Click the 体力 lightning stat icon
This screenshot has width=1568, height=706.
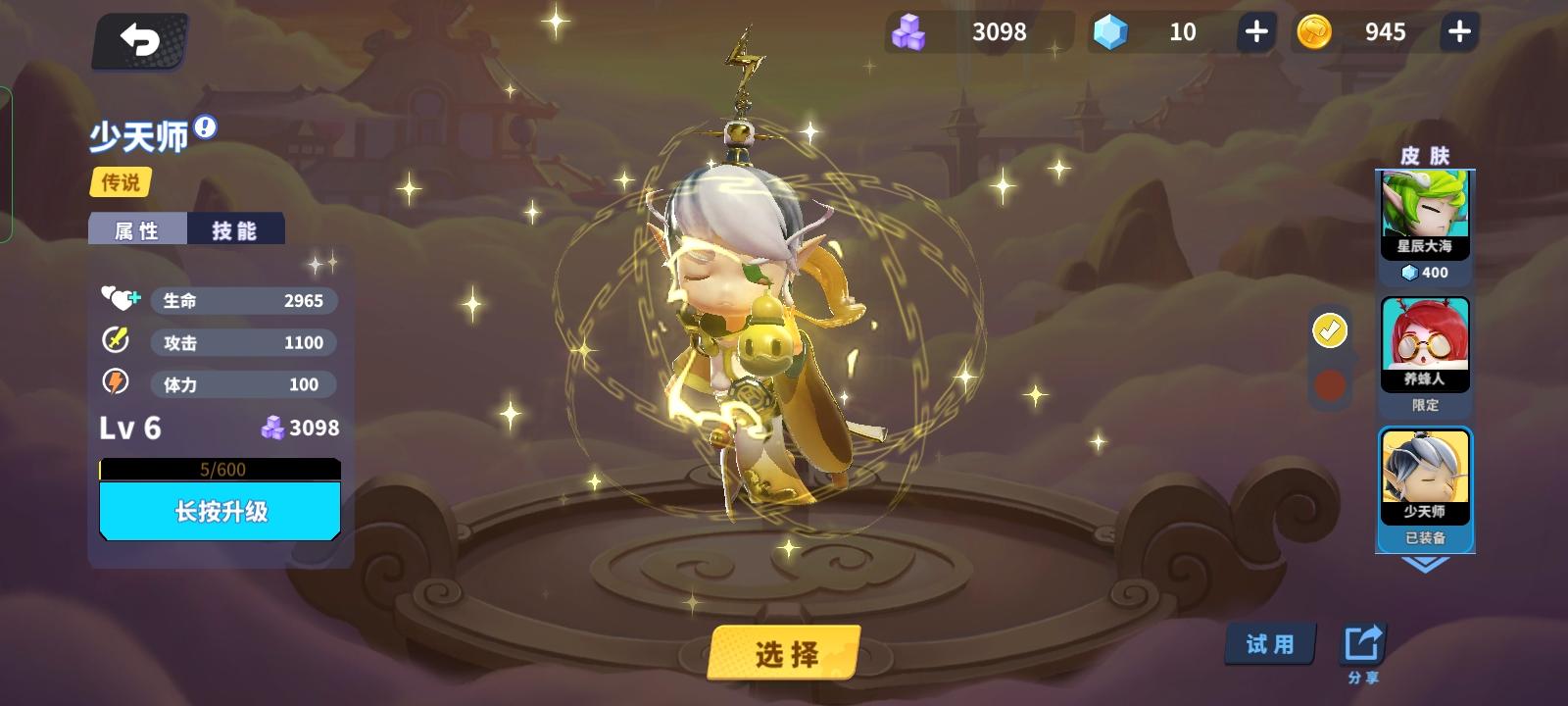point(116,384)
